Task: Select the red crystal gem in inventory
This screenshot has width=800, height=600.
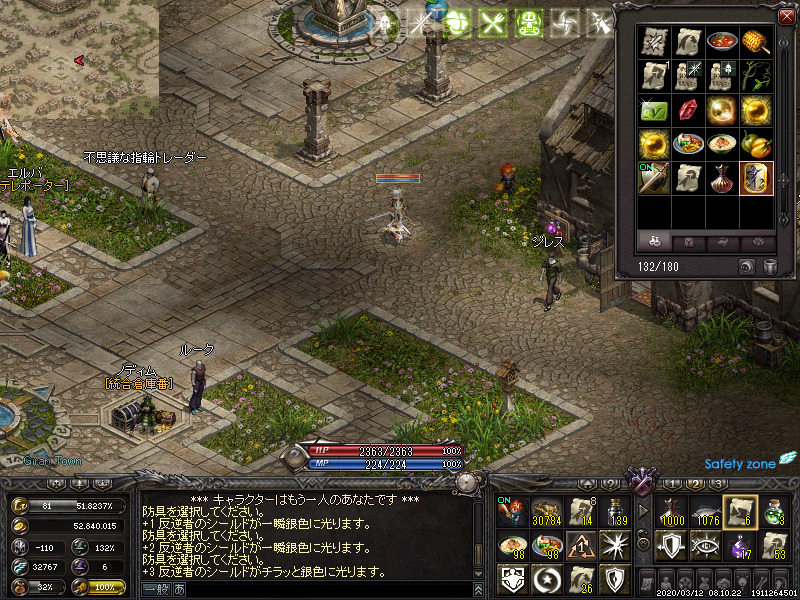Action: coord(688,109)
